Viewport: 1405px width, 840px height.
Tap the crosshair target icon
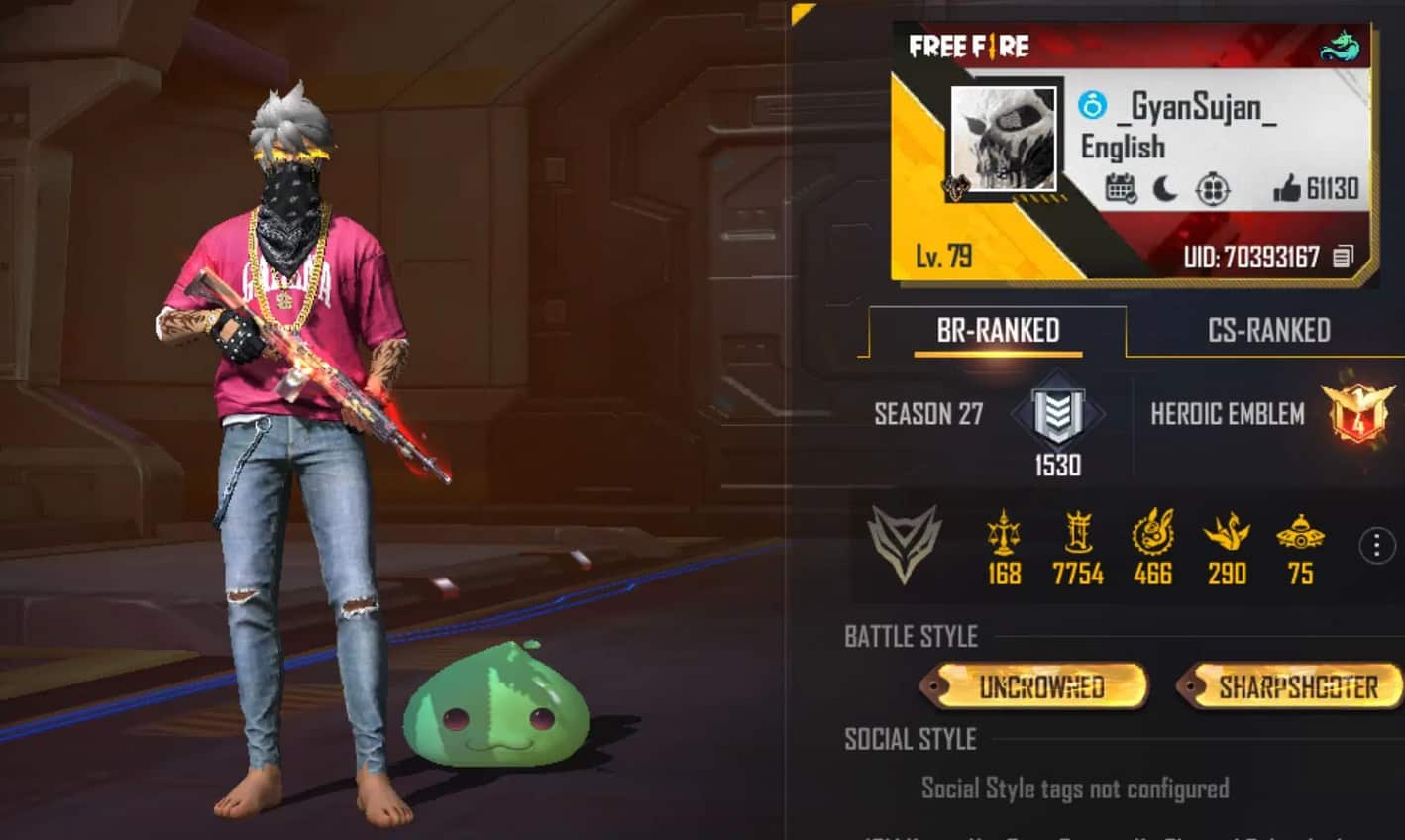[1213, 188]
